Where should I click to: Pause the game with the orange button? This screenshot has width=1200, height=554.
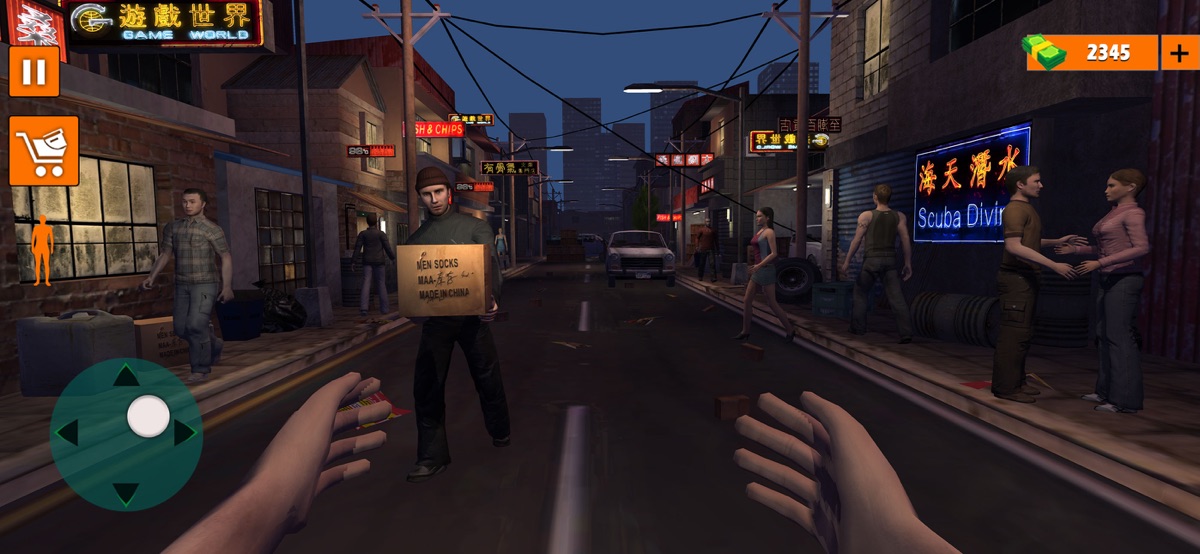pyautogui.click(x=34, y=71)
